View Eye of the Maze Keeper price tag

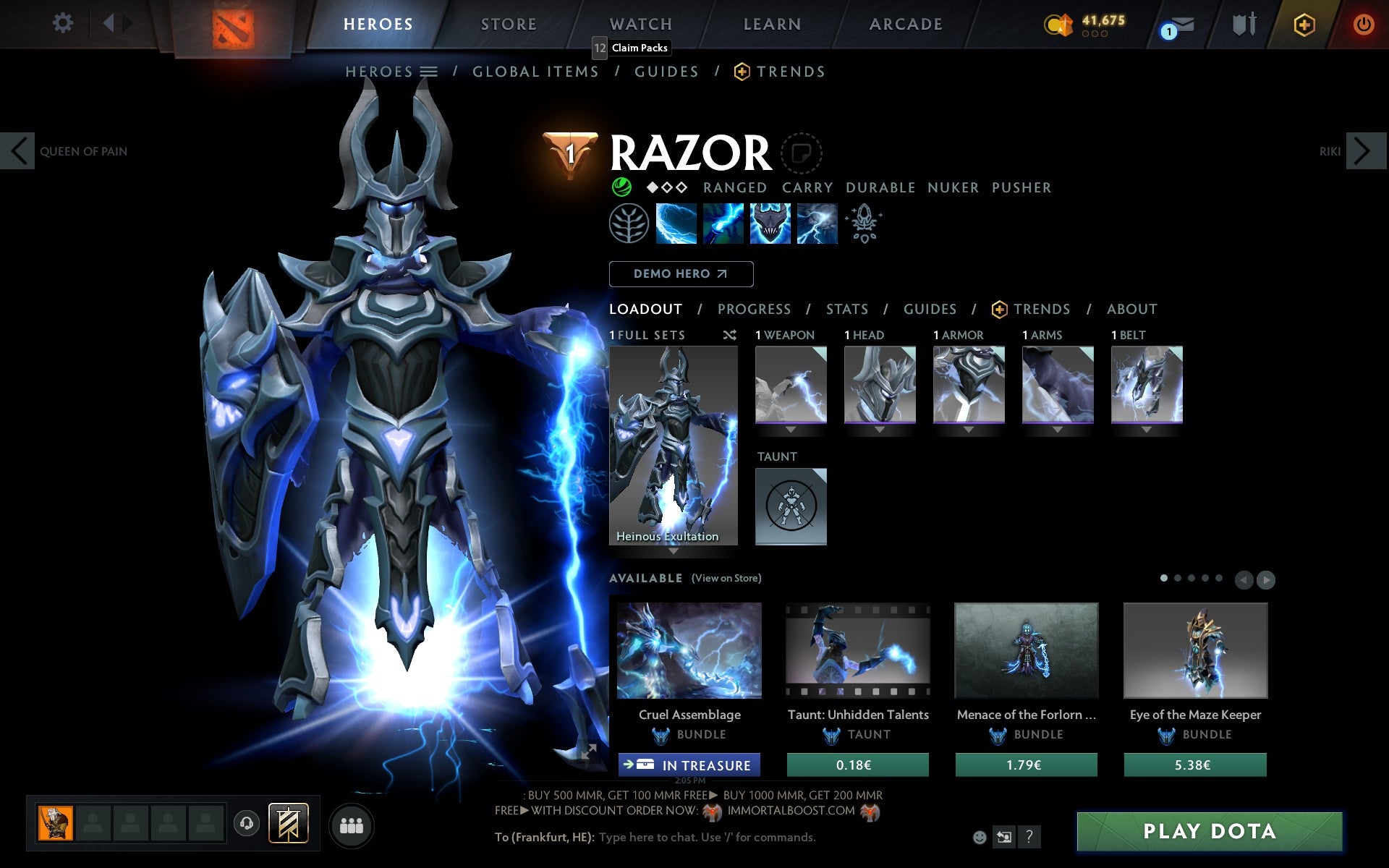[x=1196, y=765]
